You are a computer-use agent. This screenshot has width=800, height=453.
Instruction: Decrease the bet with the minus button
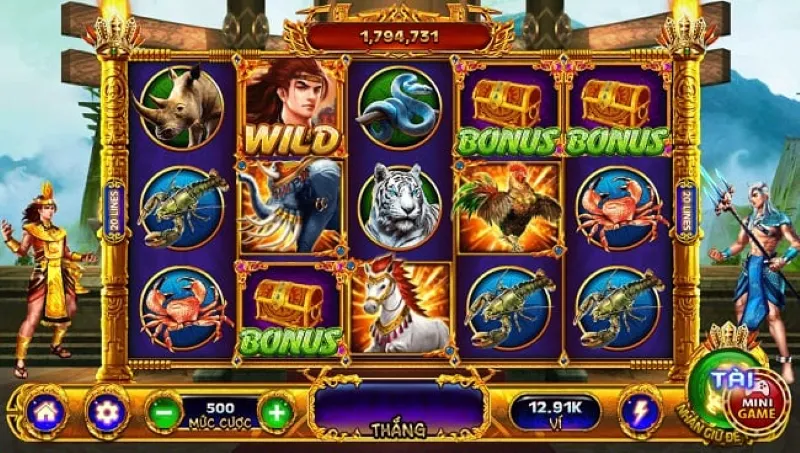pyautogui.click(x=164, y=411)
